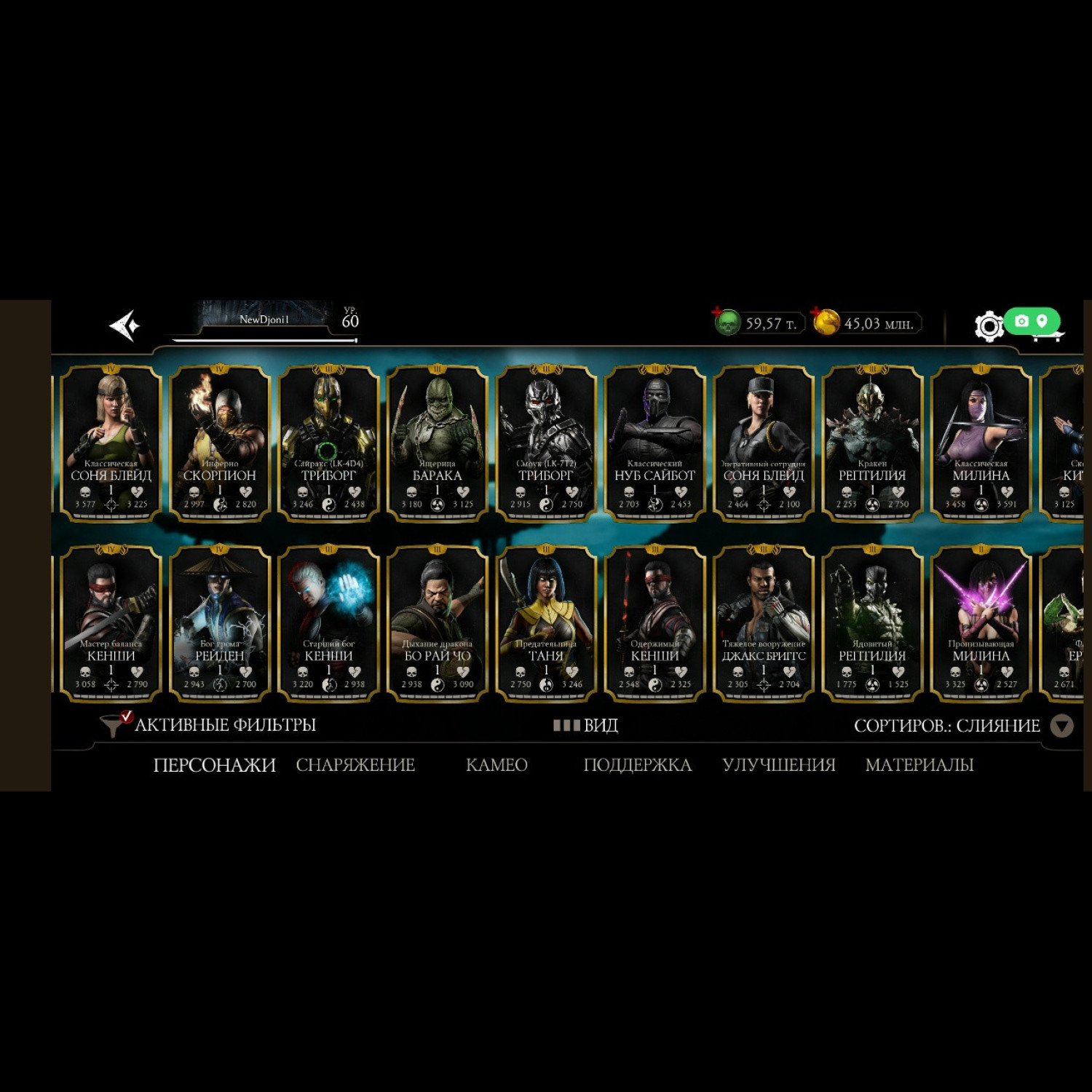Open the sort order dropdown
The width and height of the screenshot is (1092, 1092).
(x=1061, y=726)
